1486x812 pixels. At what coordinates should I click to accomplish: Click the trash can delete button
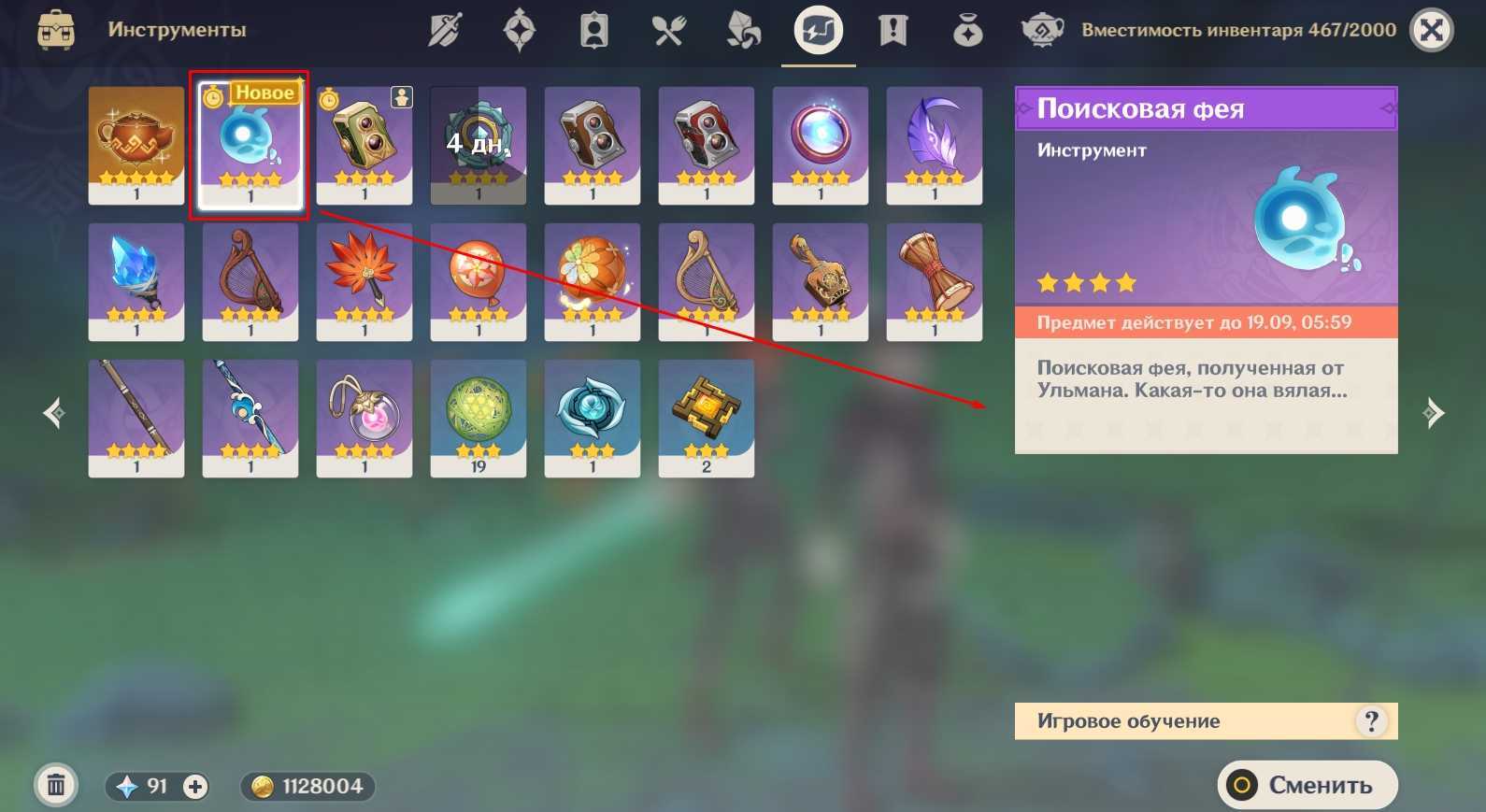click(56, 786)
